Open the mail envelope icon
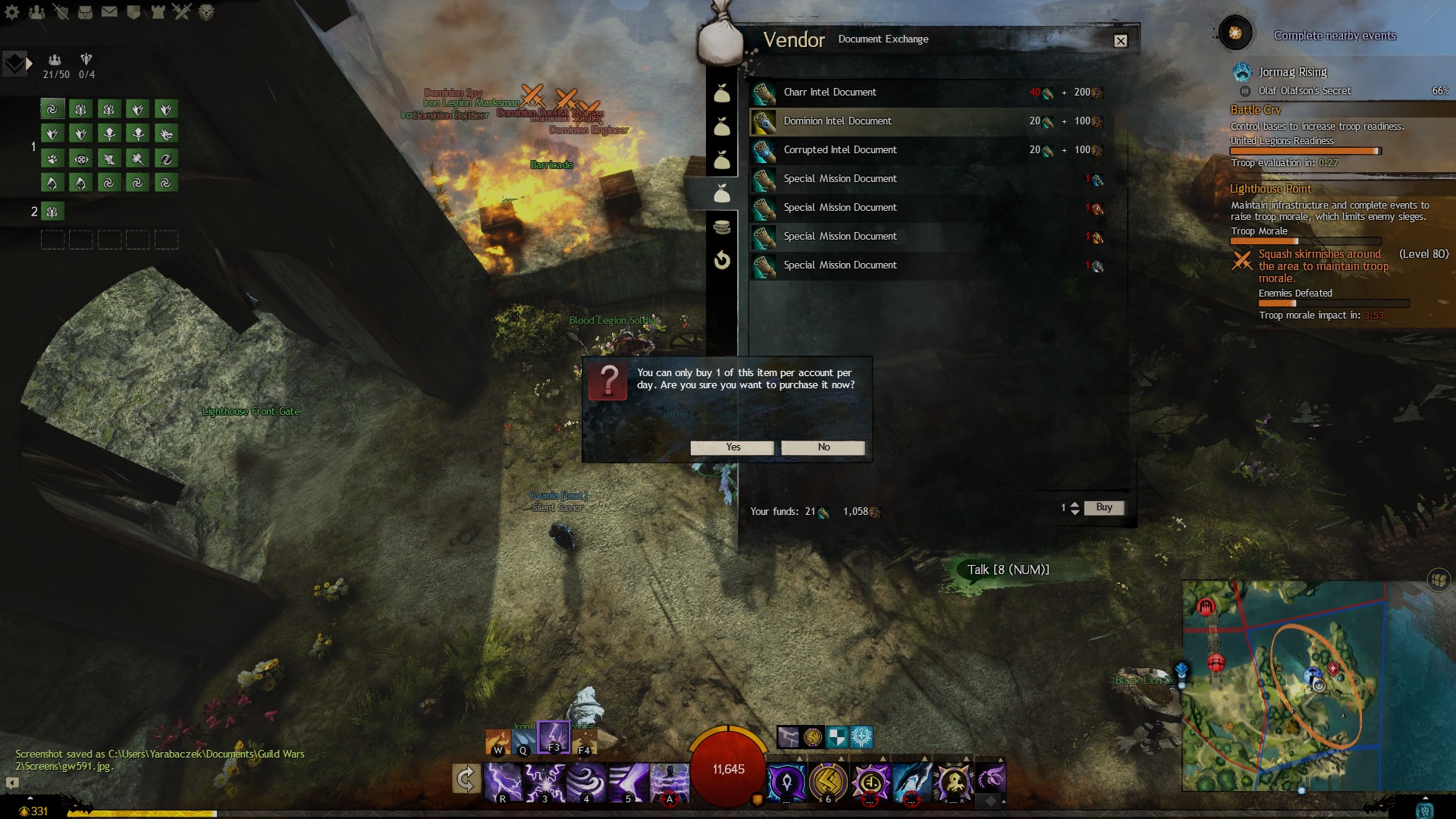This screenshot has height=819, width=1456. (x=109, y=12)
